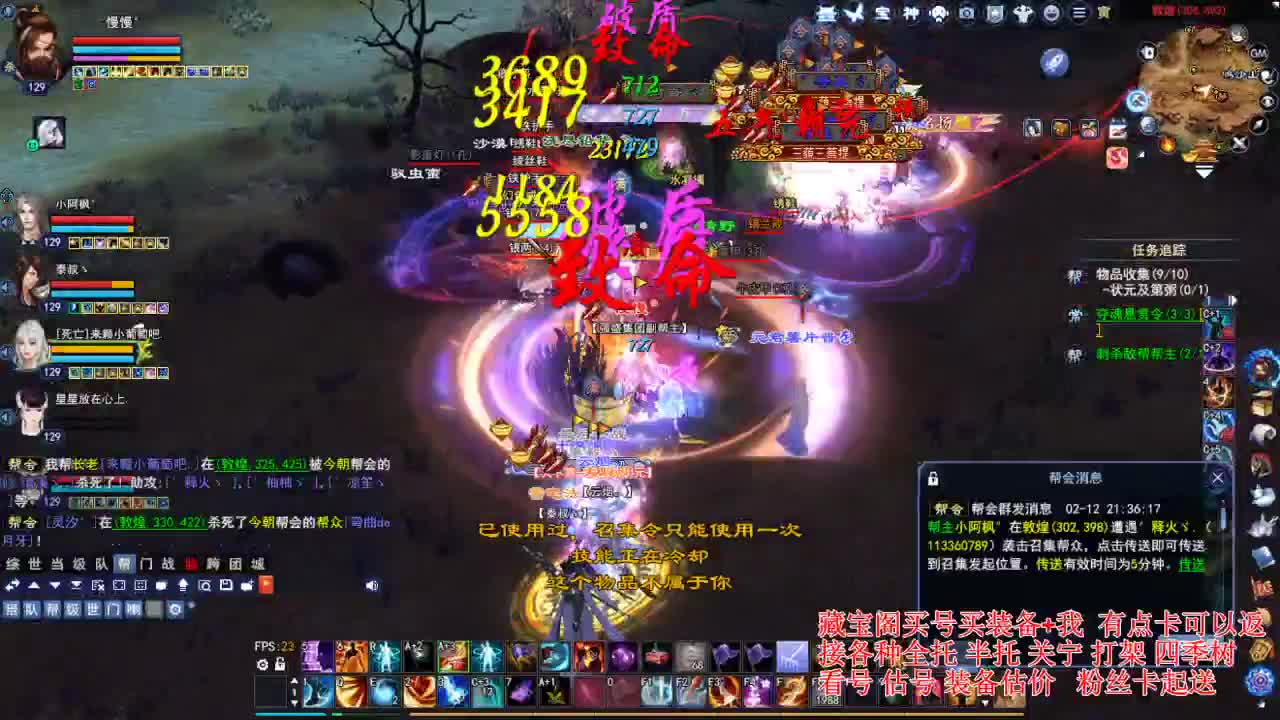Toggle the orange flag icon in the chat toolbar
This screenshot has width=1280, height=720.
[266, 585]
